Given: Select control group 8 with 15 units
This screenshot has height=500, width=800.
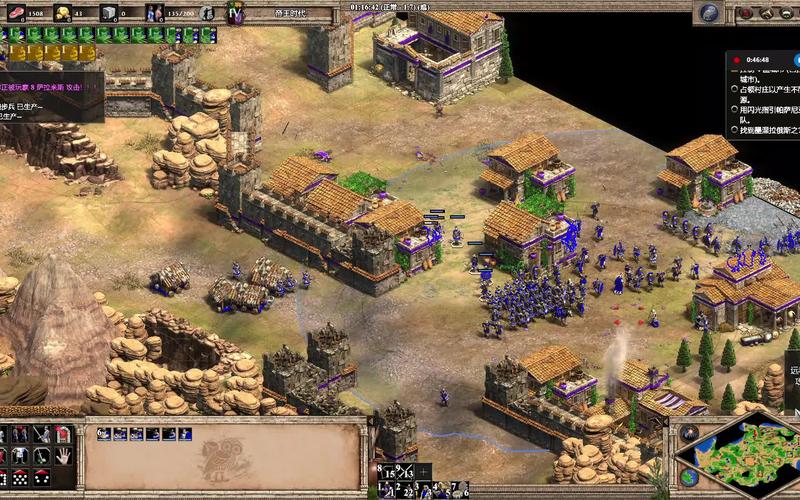Looking at the screenshot, I should click(x=385, y=471).
